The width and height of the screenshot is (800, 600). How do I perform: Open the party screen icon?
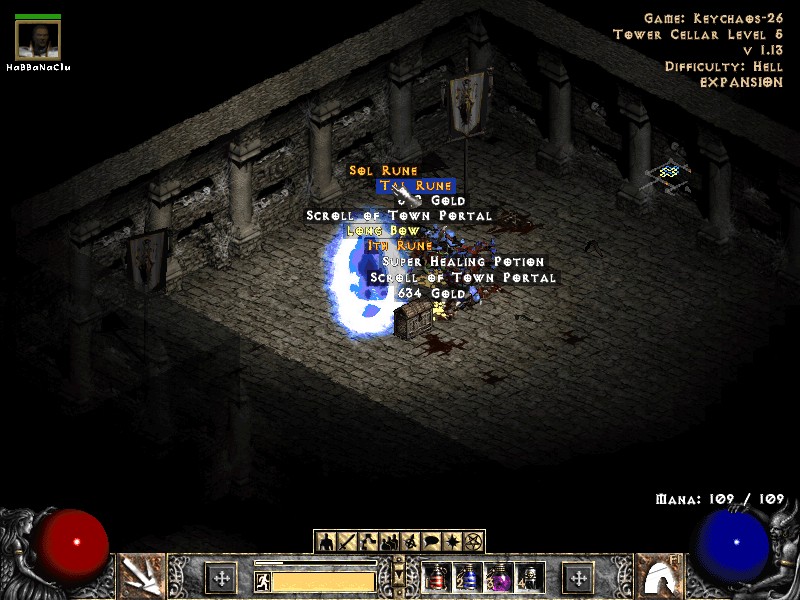pos(388,541)
